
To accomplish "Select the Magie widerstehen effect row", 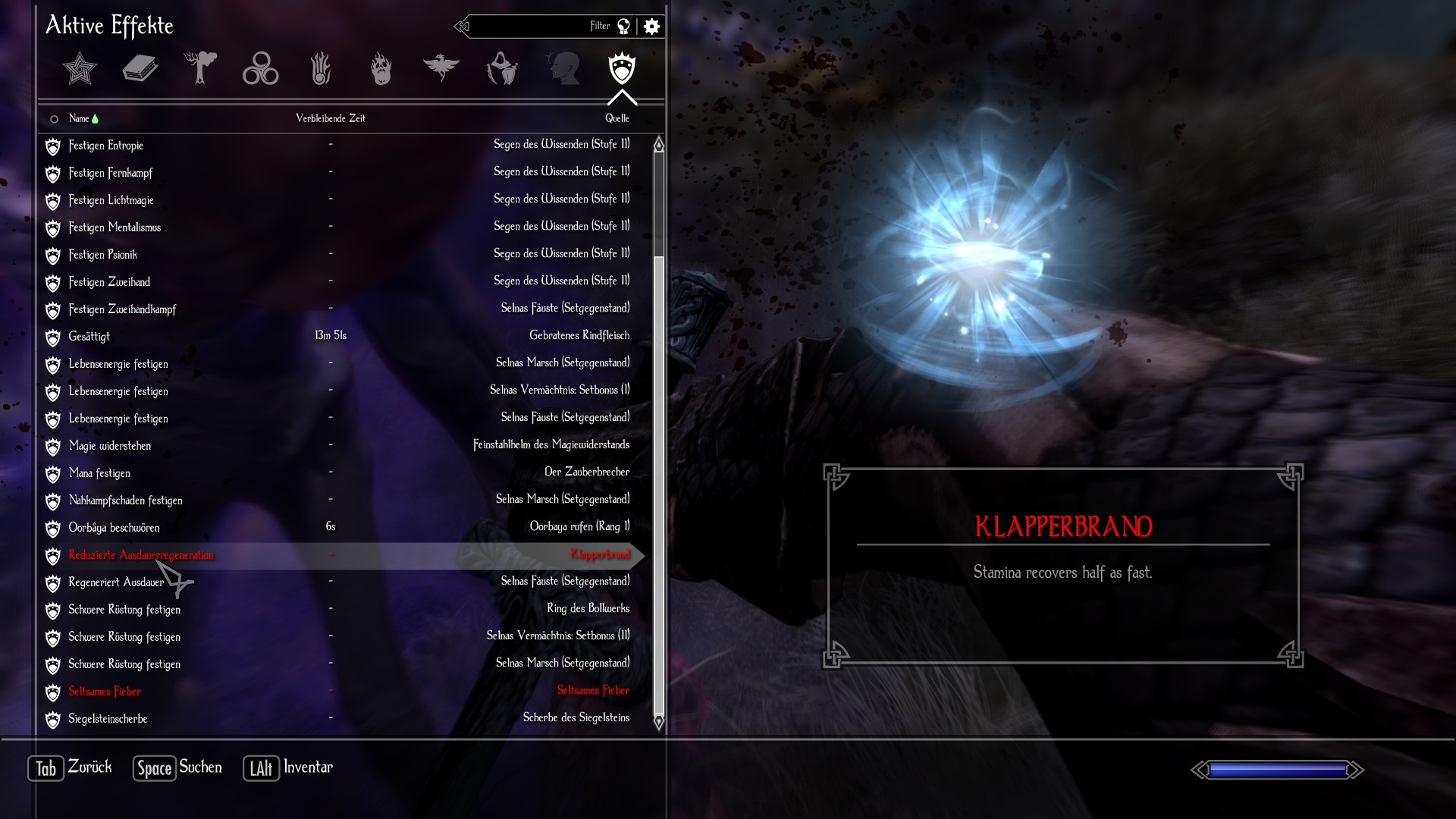I will pyautogui.click(x=110, y=446).
